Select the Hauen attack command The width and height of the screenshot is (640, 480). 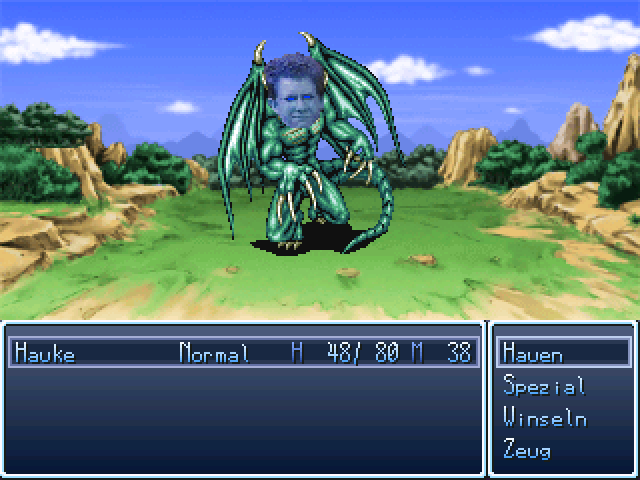click(534, 354)
